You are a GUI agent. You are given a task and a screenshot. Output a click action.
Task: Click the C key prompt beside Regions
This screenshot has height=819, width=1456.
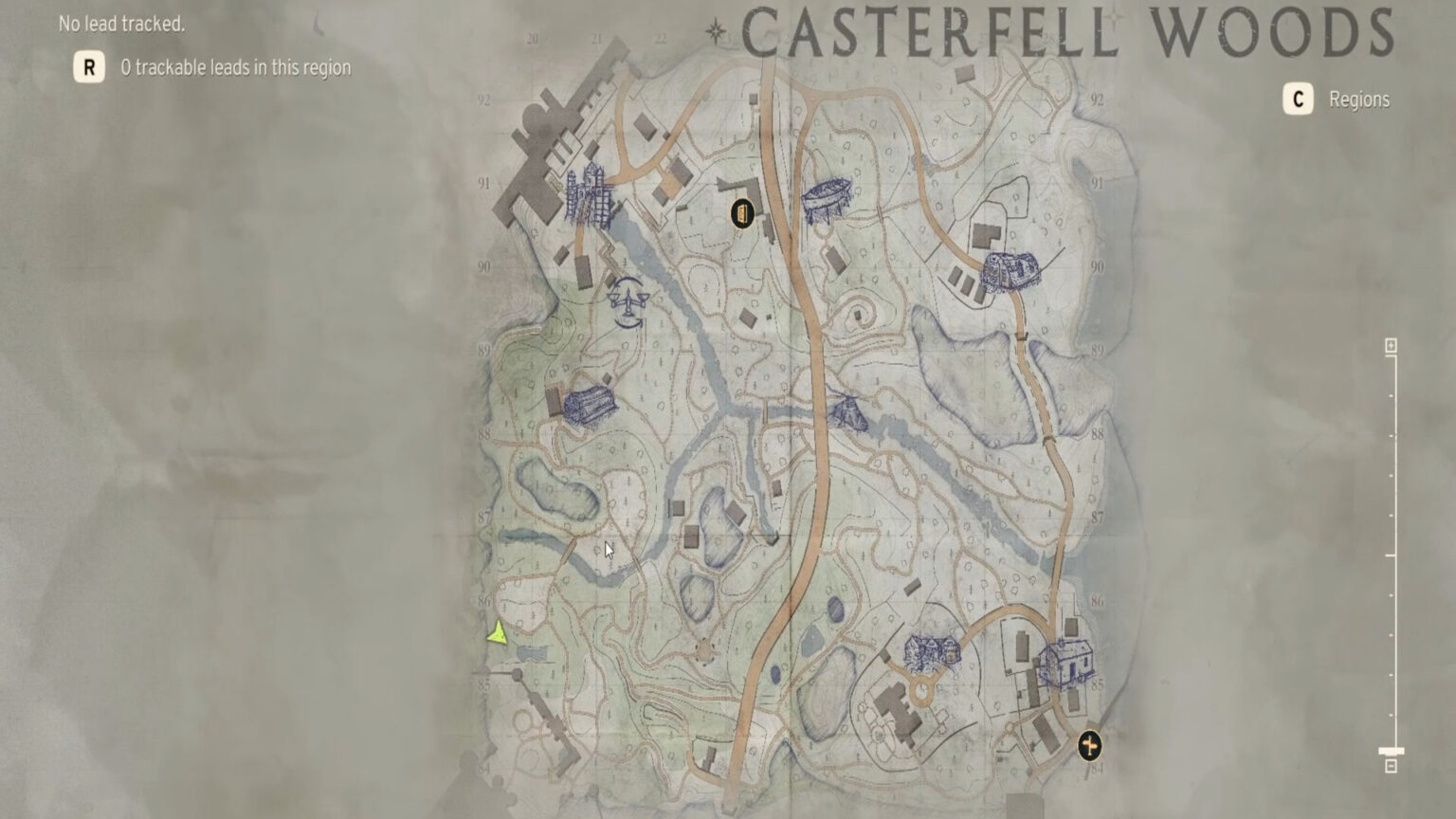(x=1297, y=99)
